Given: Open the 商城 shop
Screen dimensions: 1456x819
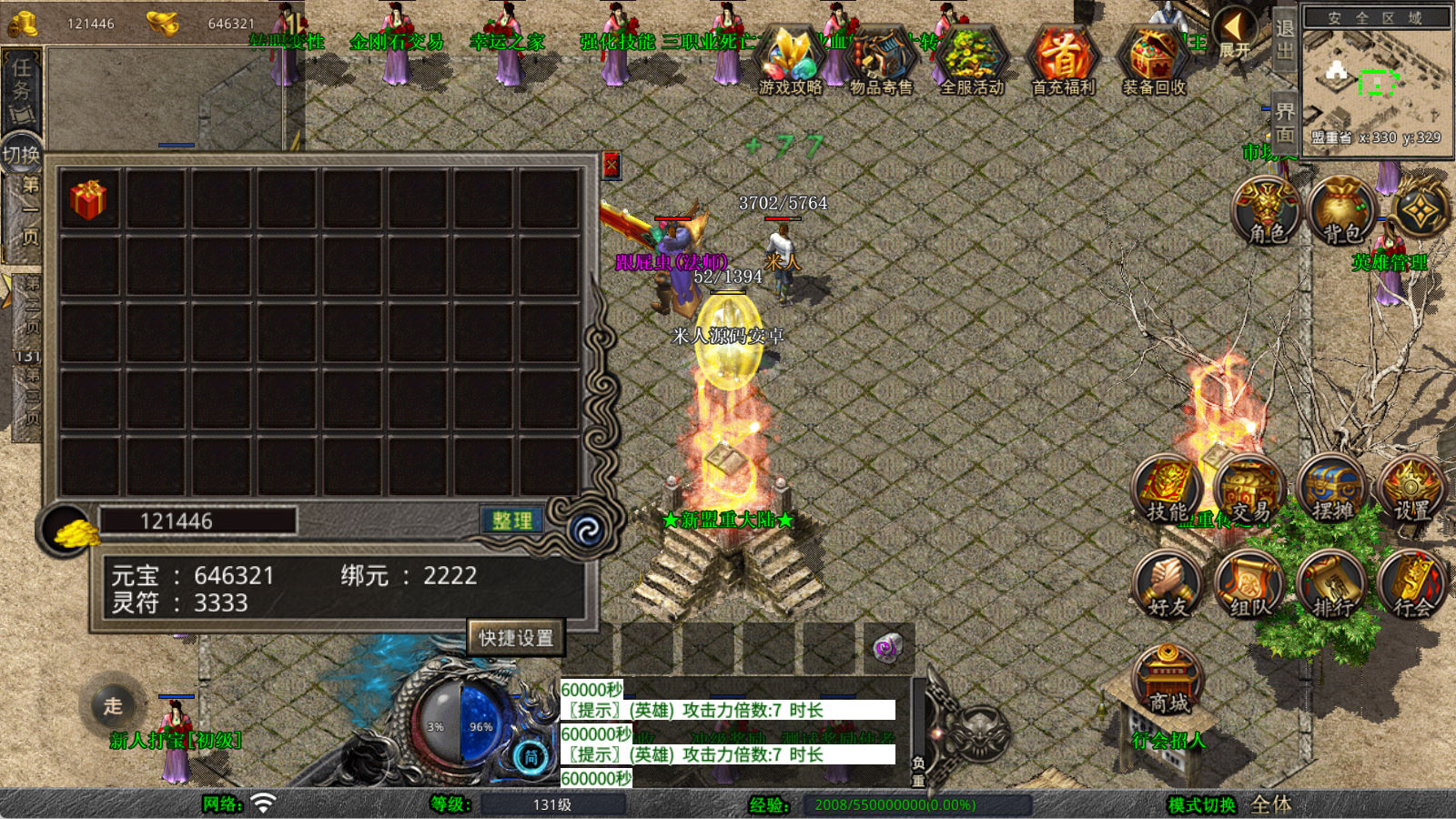Looking at the screenshot, I should pos(1168,681).
